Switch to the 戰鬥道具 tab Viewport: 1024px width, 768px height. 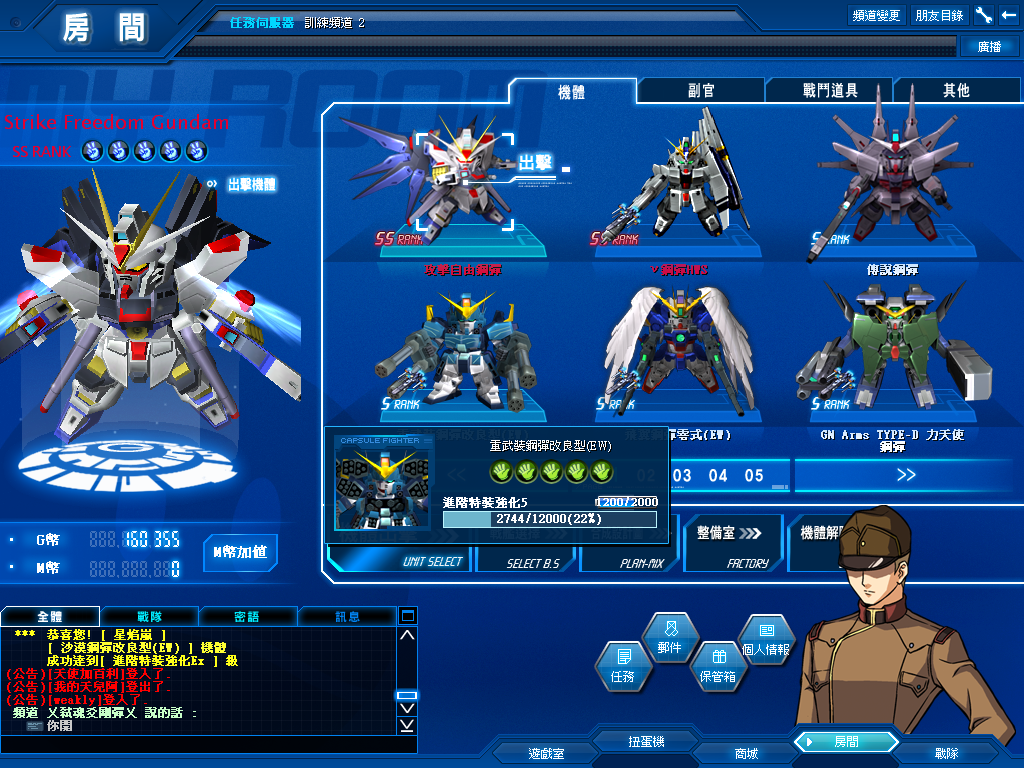point(830,90)
